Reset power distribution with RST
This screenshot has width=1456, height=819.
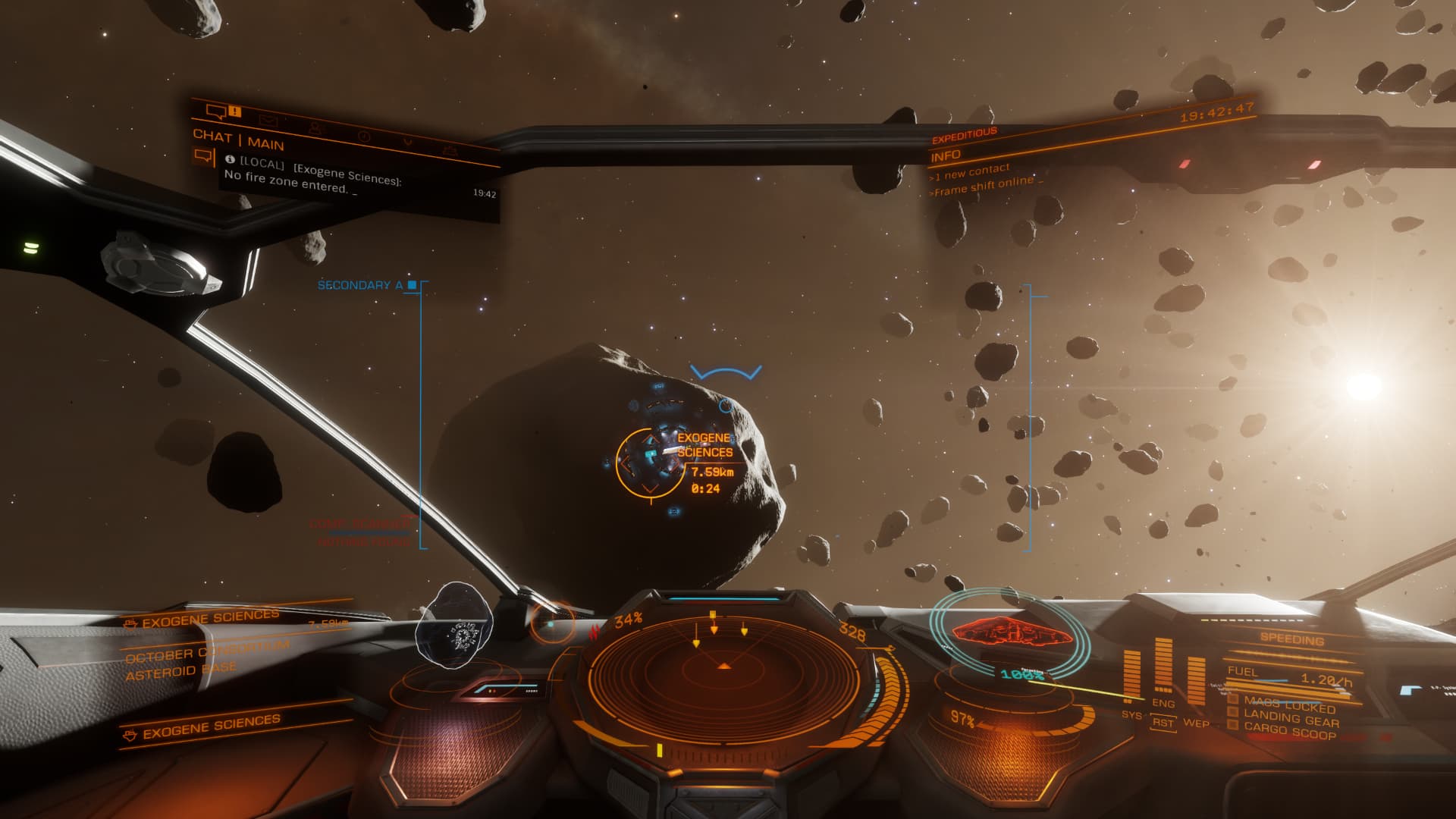point(1163,723)
